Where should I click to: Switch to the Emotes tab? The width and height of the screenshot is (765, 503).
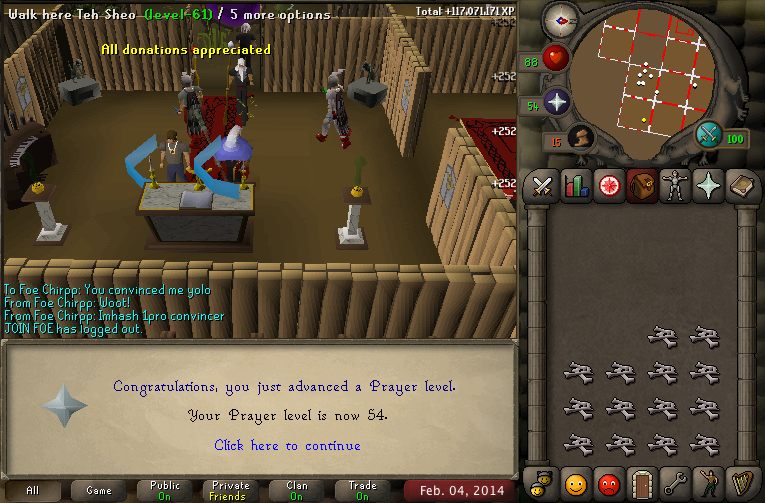click(708, 485)
